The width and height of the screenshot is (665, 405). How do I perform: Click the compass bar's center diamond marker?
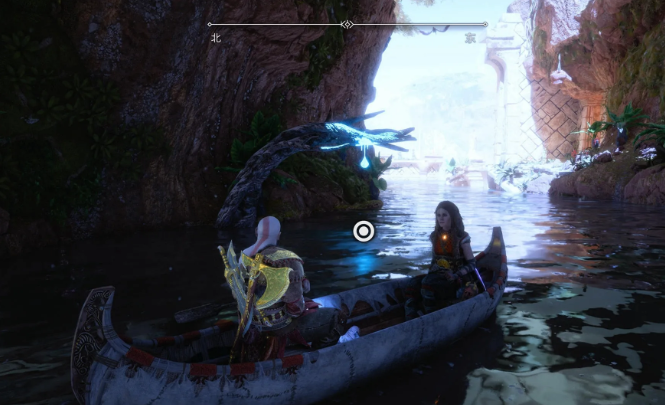tap(347, 24)
